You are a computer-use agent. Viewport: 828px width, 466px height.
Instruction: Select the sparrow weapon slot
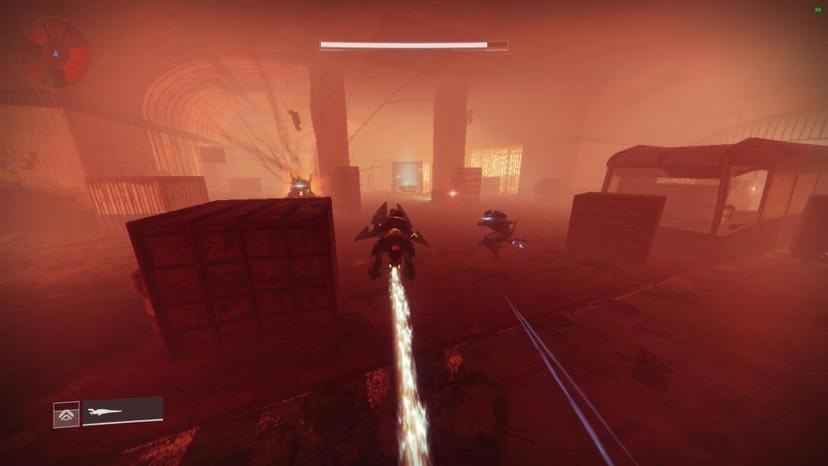122,411
